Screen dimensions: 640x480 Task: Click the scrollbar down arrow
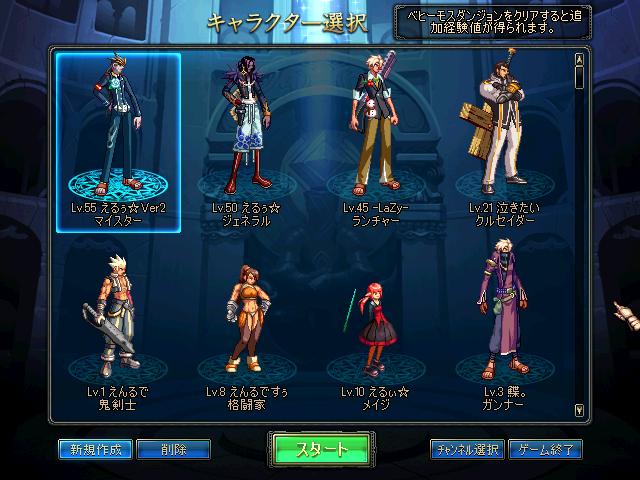[x=579, y=409]
